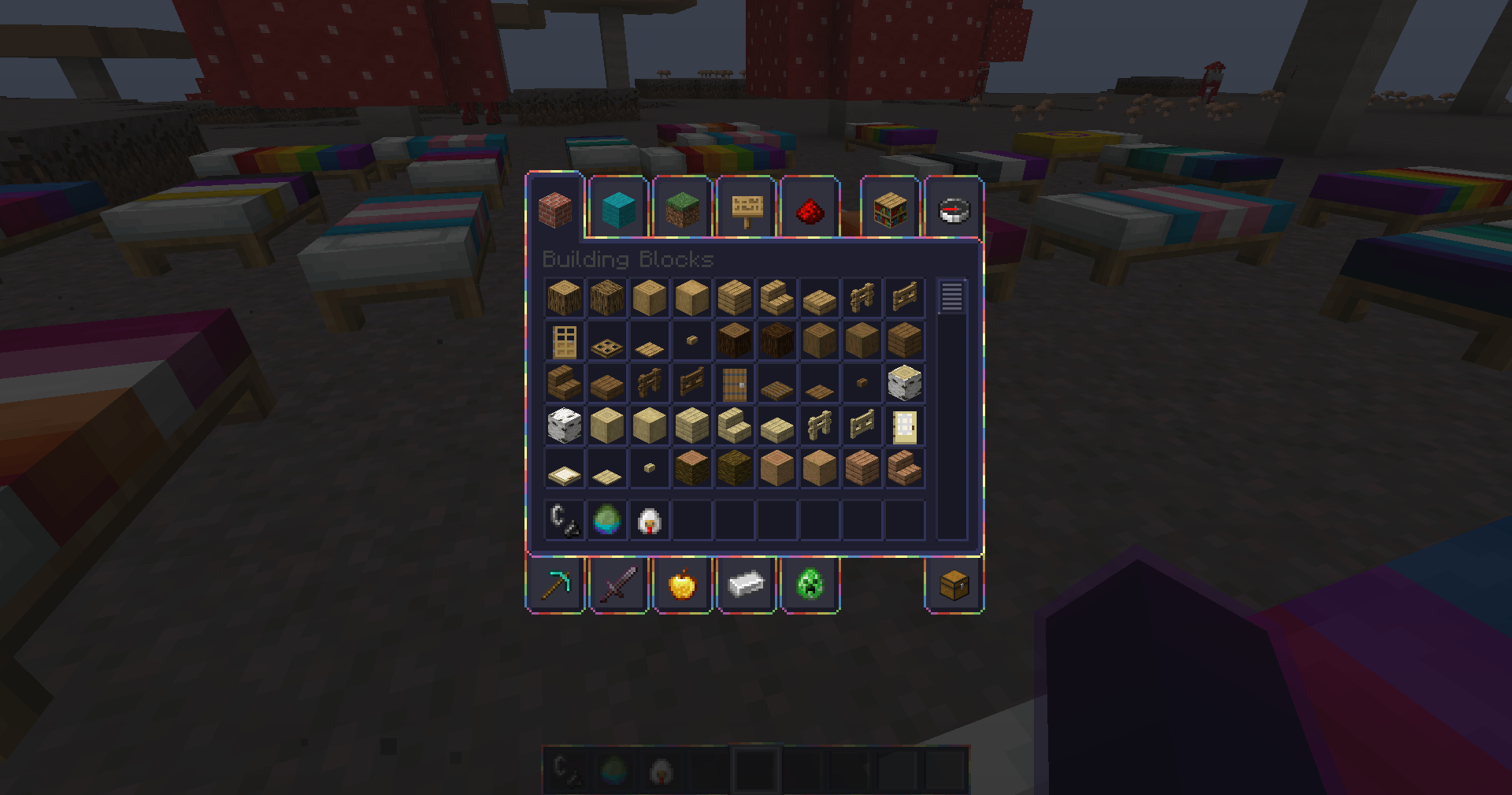This screenshot has width=1512, height=795.
Task: Pick up the white birch door
Action: point(904,425)
